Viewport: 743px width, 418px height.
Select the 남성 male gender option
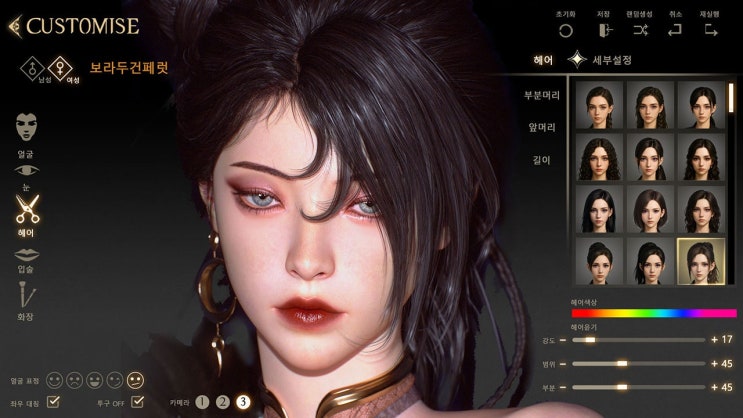(31, 68)
